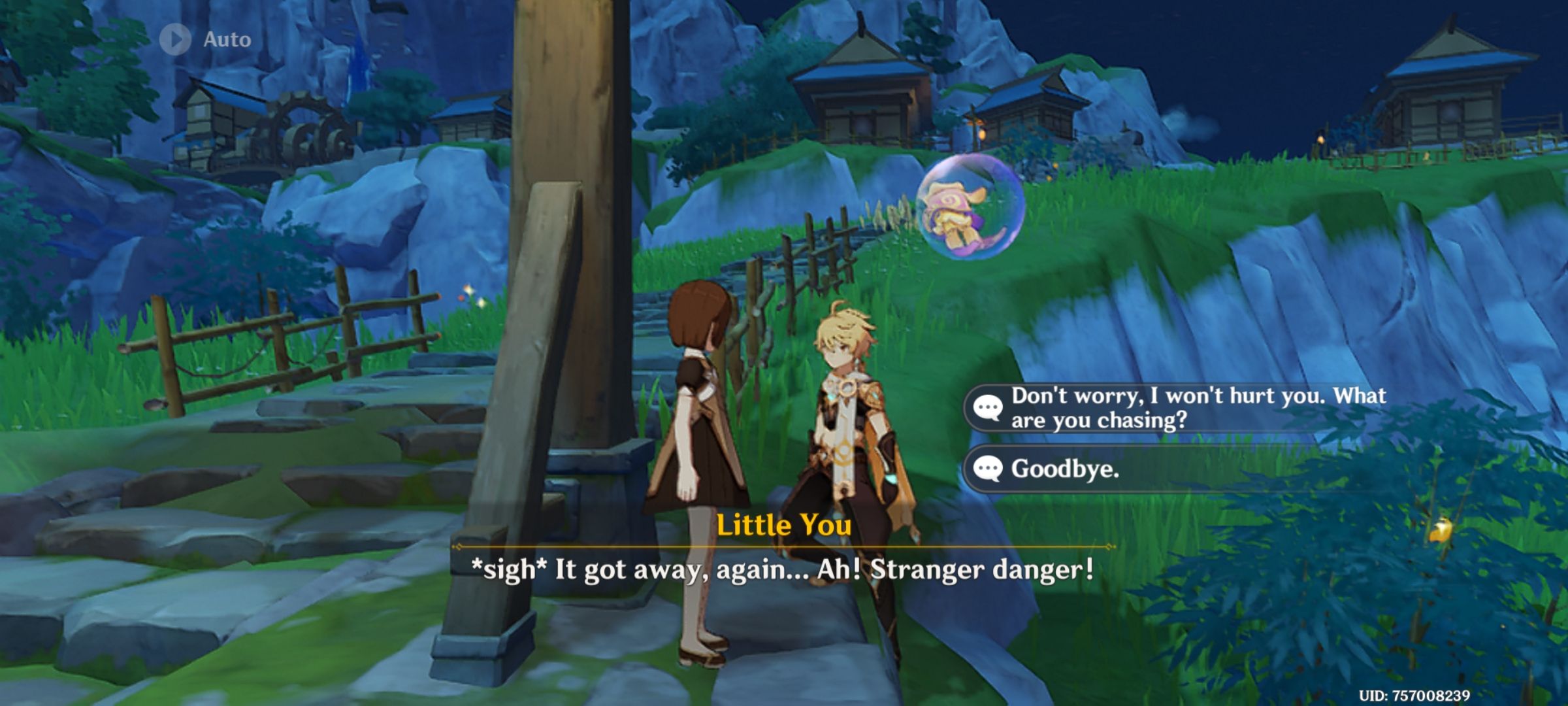This screenshot has width=1568, height=706.
Task: Click the Auto play icon top-left
Action: pos(175,38)
